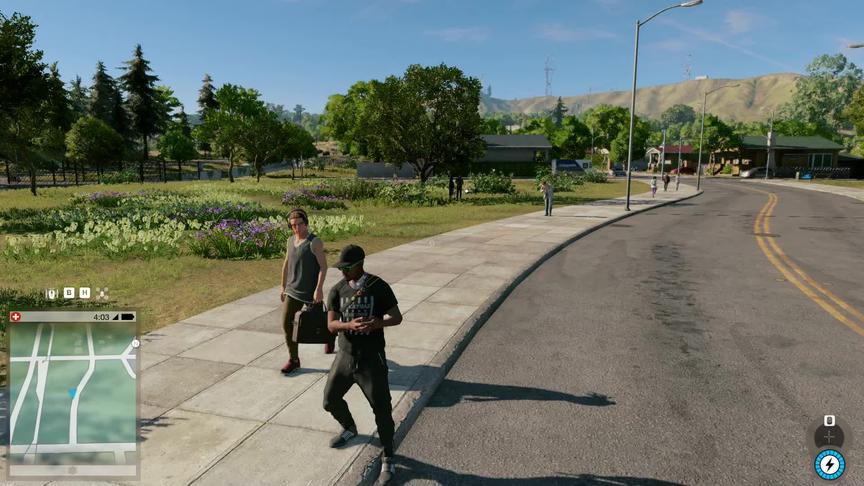Screen dimensions: 864x486
Task: Click the red medical cross icon
Action: 14,317
